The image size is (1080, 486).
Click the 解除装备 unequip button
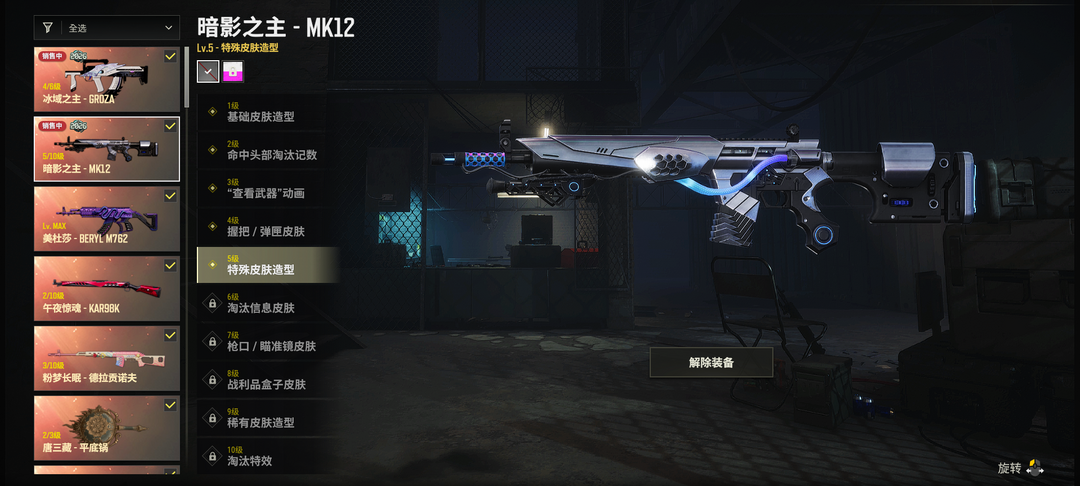click(711, 362)
